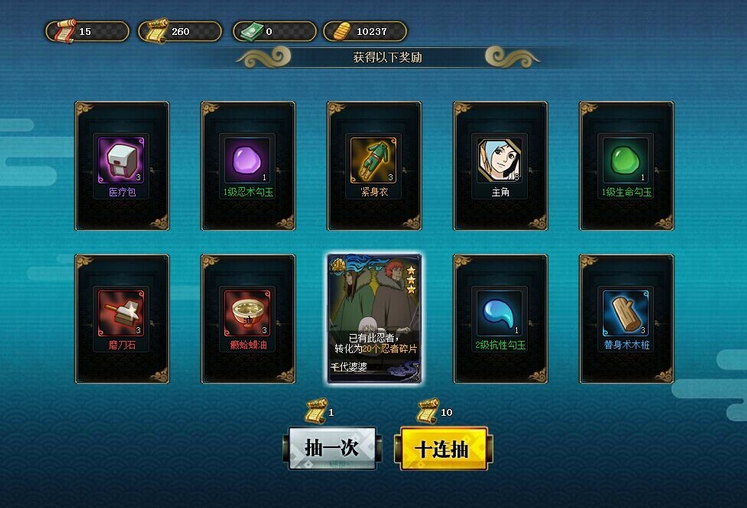Open the 千代婆婆 ninja card
Viewport: 747px width, 508px height.
374,318
